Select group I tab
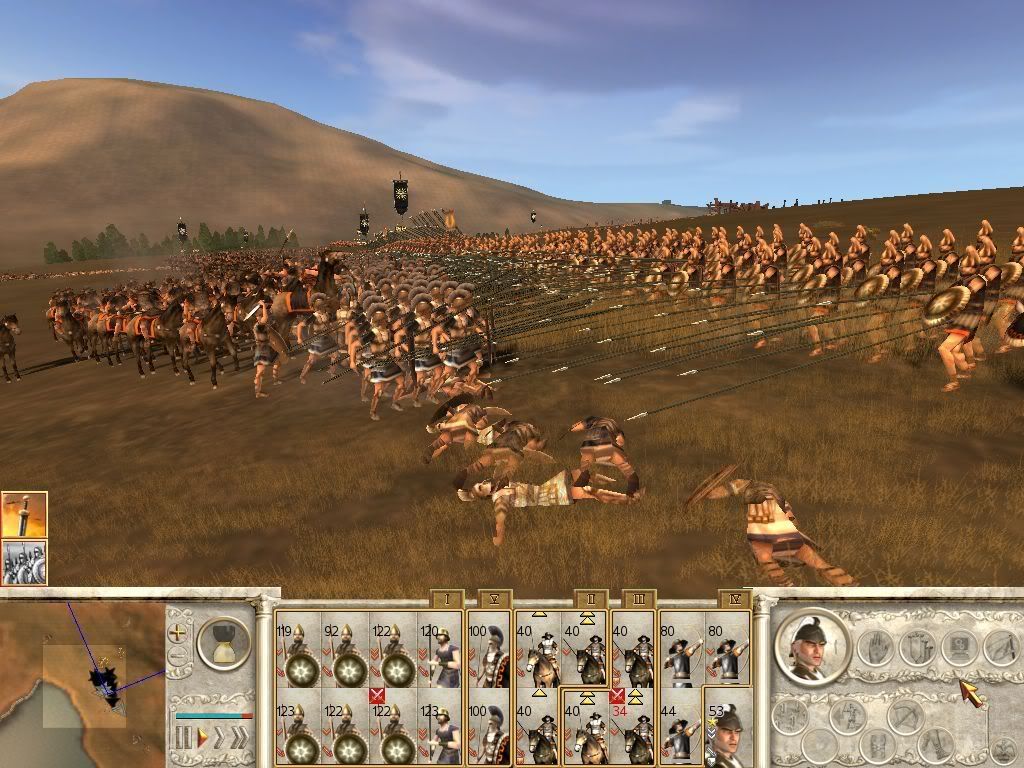The image size is (1024, 768). coord(446,600)
